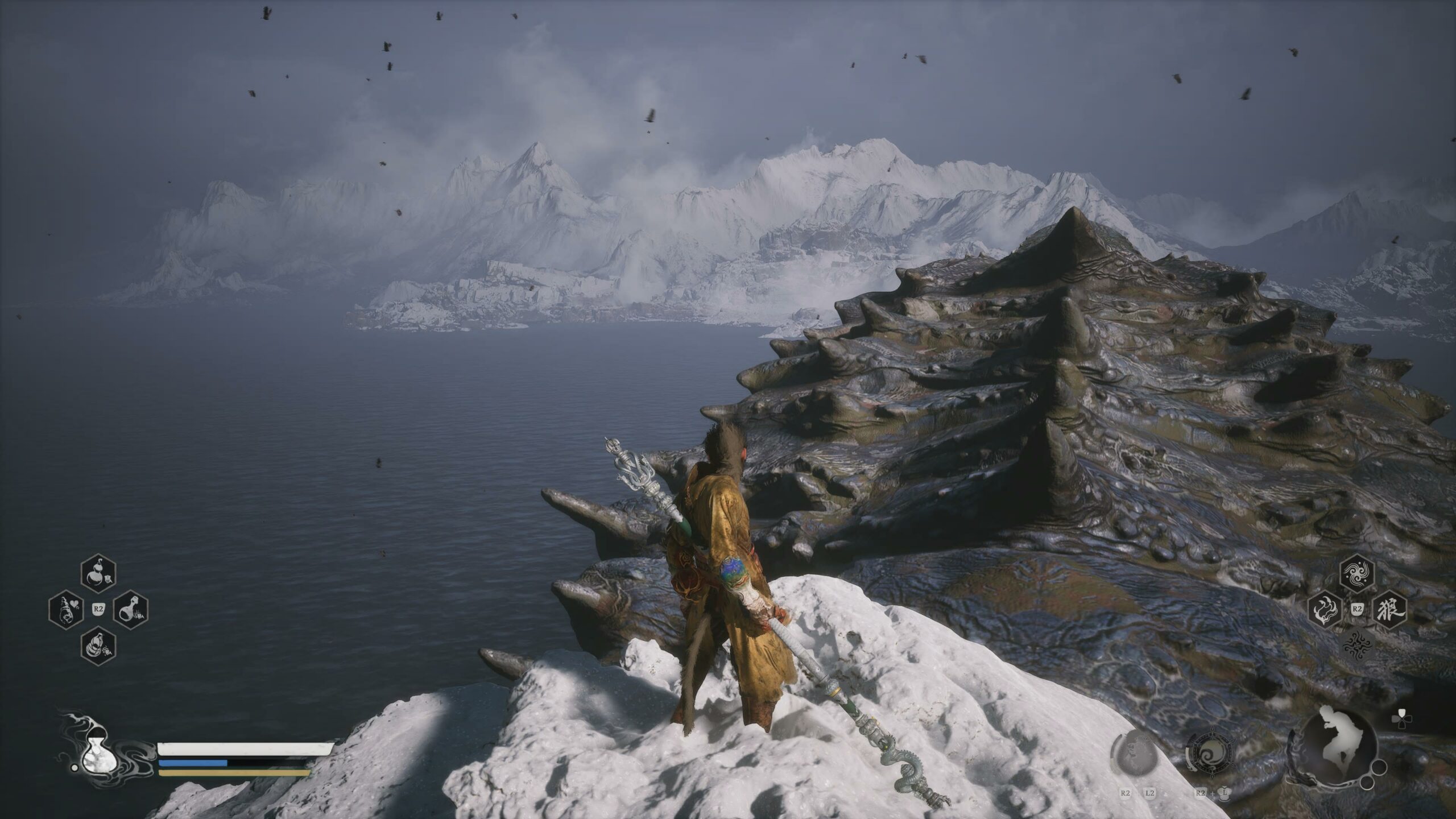The width and height of the screenshot is (1456, 819).
Task: Select the dimmed tribal knot spell slot
Action: point(1357,644)
